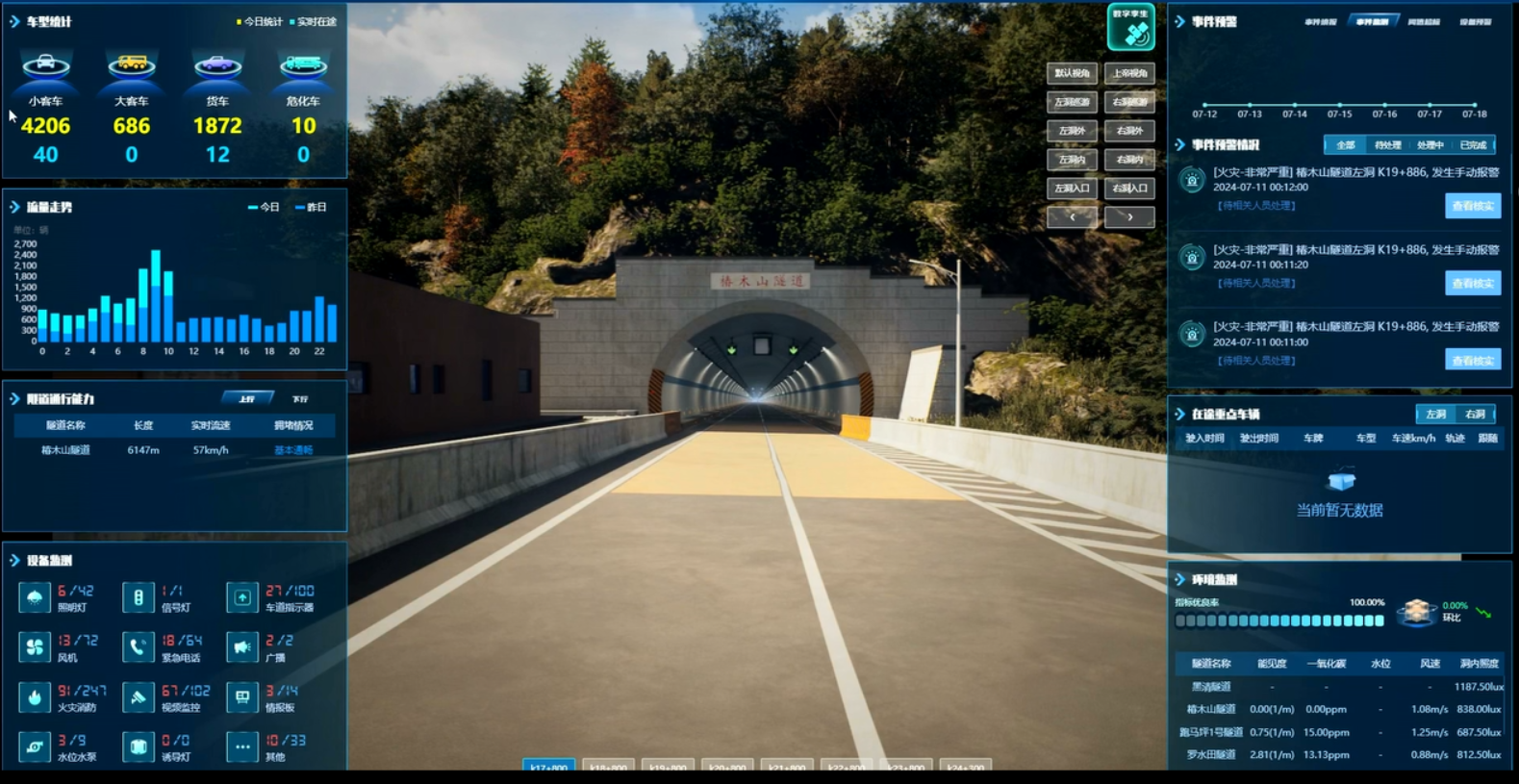1519x784 pixels.
Task: Show 处理中 event warnings
Action: pos(1430,145)
